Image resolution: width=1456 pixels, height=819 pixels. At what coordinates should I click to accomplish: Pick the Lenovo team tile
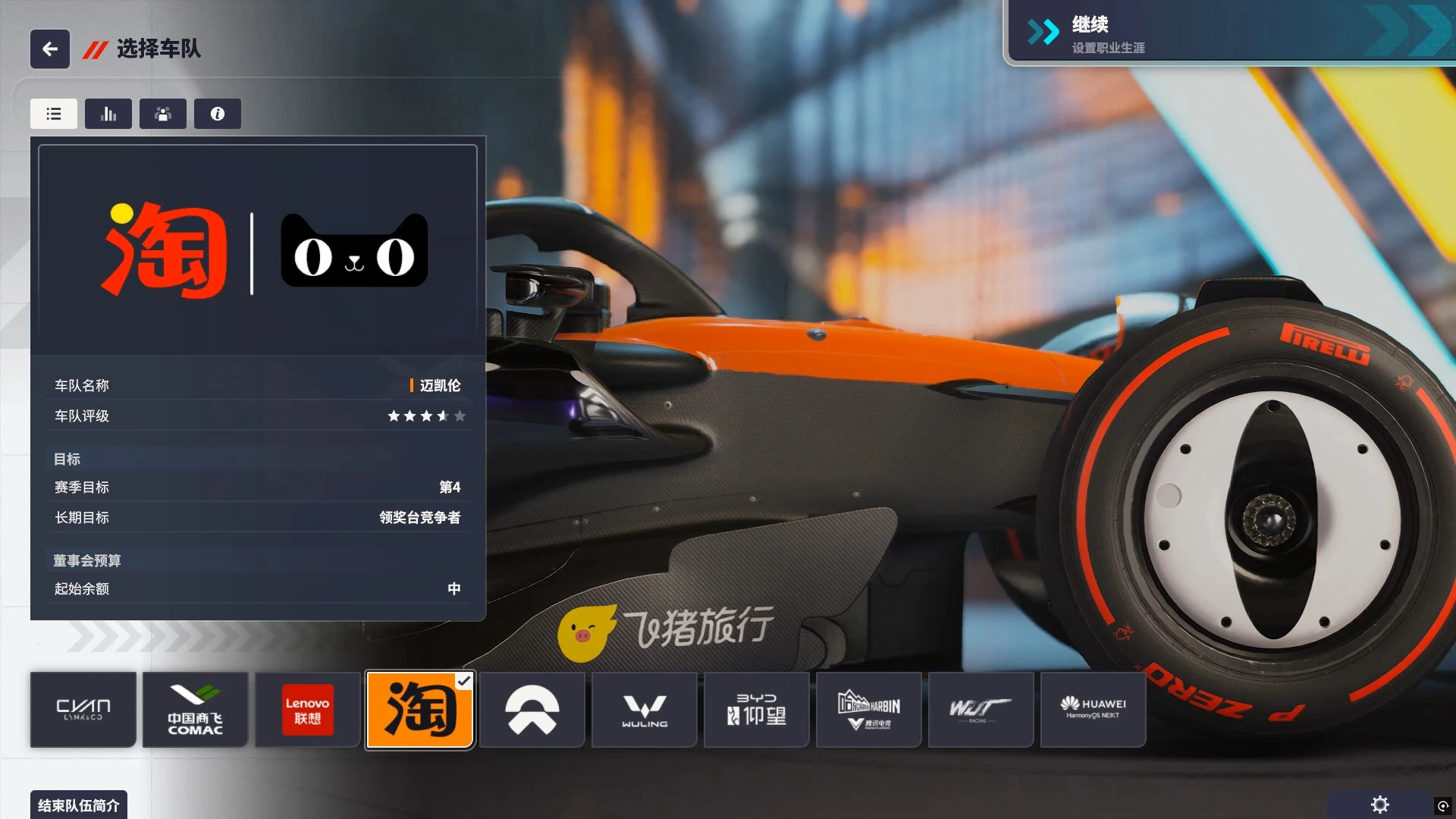point(307,710)
